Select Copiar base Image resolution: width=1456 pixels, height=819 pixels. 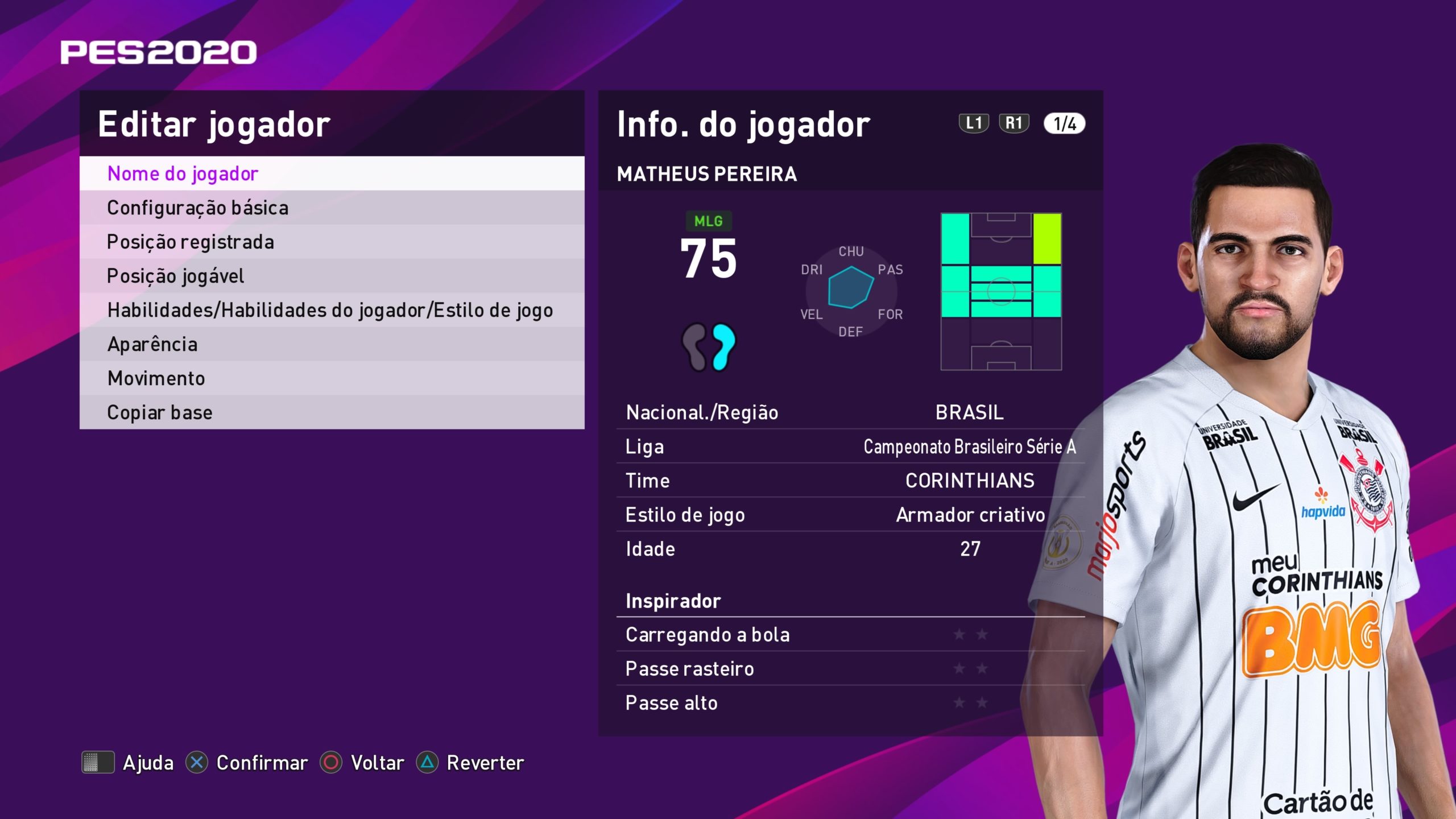coord(331,412)
